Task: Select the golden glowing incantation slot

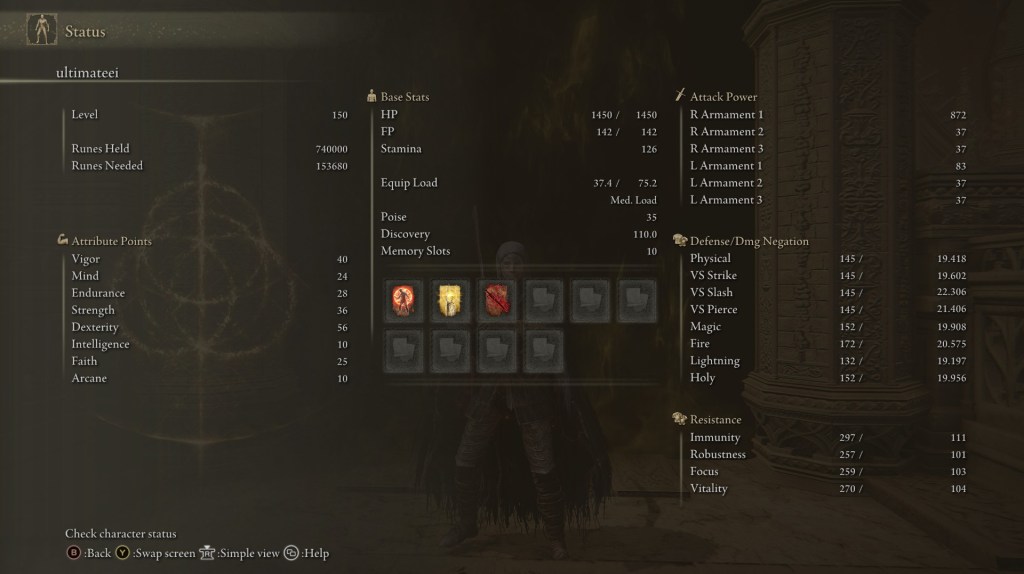Action: tap(450, 300)
